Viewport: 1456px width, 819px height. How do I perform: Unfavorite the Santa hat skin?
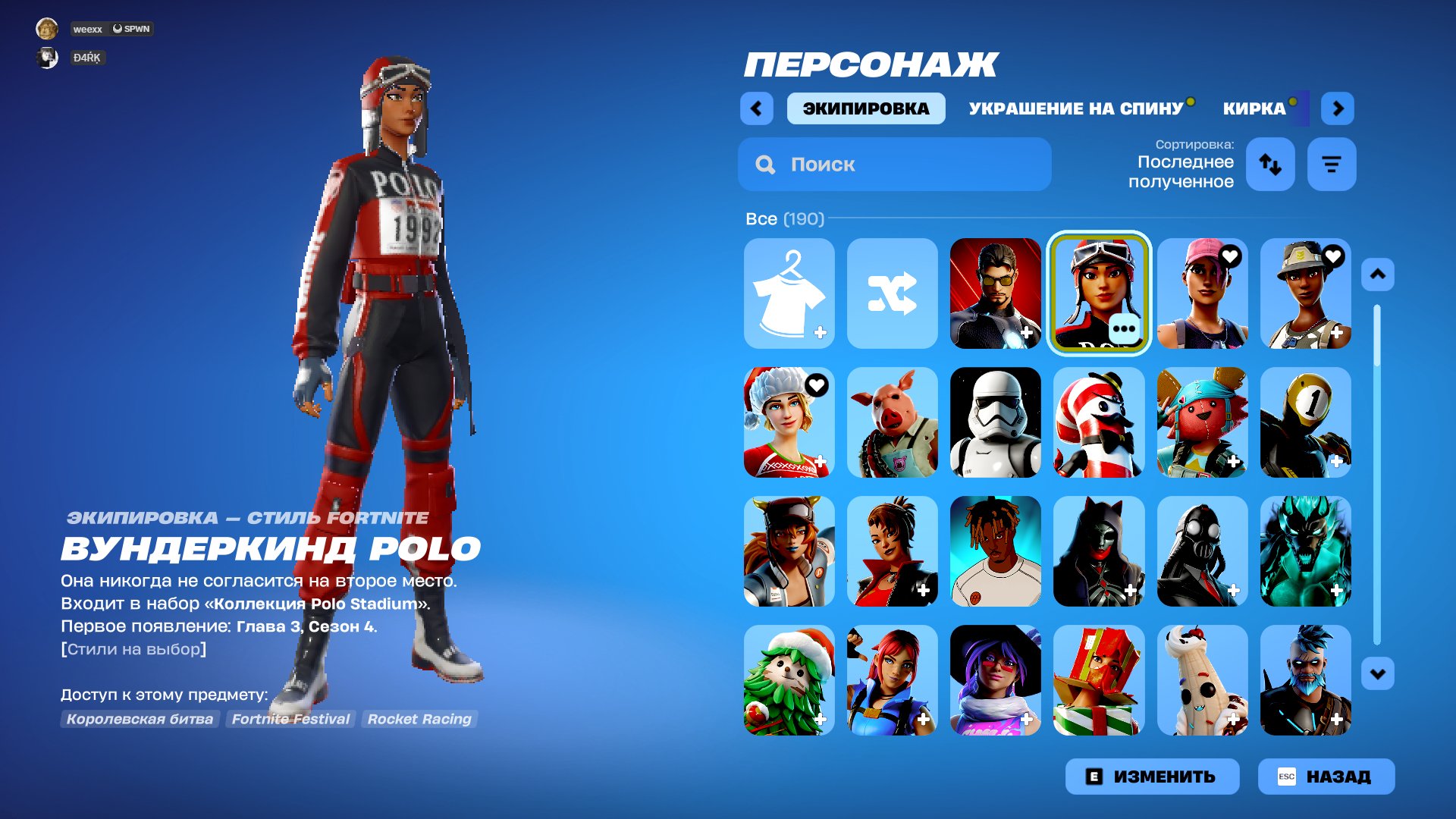[x=817, y=384]
